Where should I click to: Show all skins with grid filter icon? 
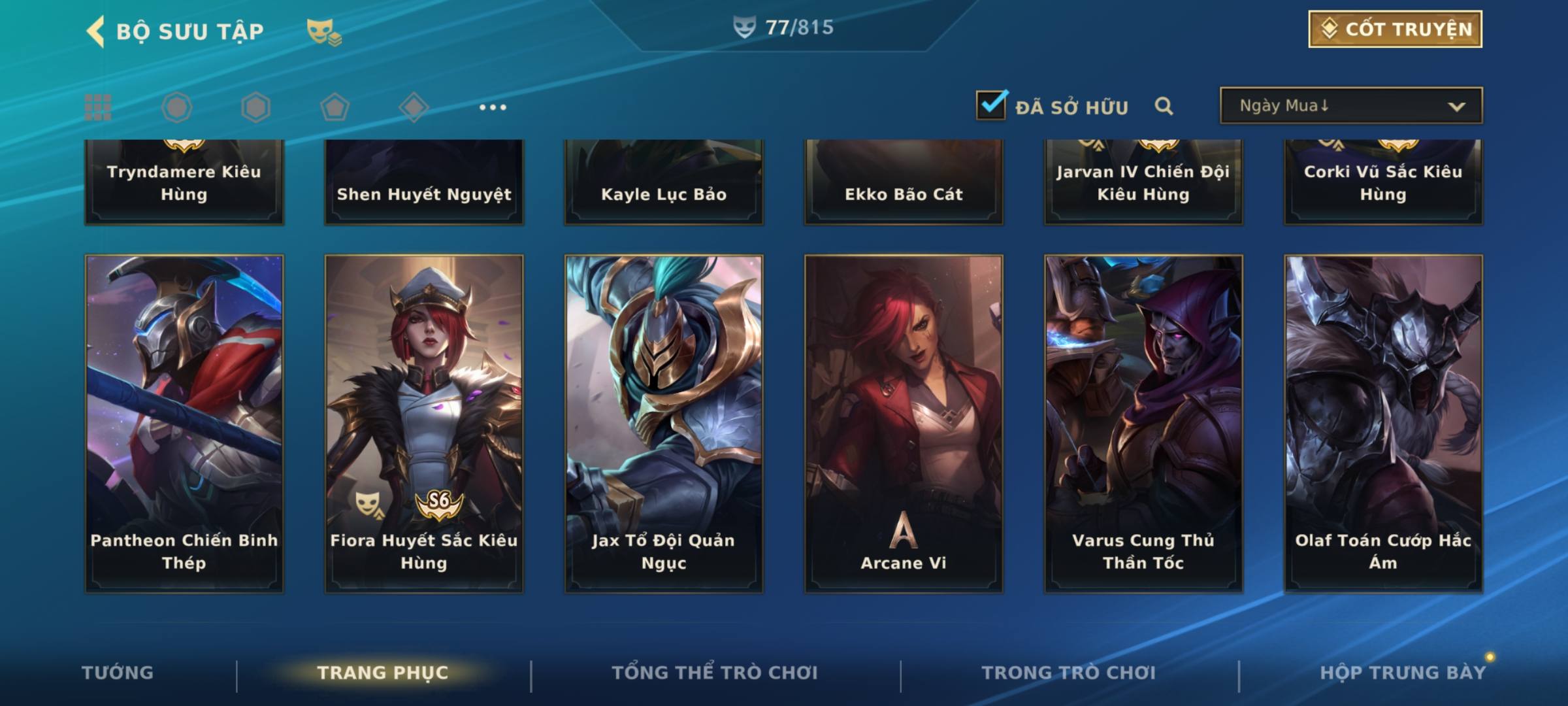coord(98,107)
